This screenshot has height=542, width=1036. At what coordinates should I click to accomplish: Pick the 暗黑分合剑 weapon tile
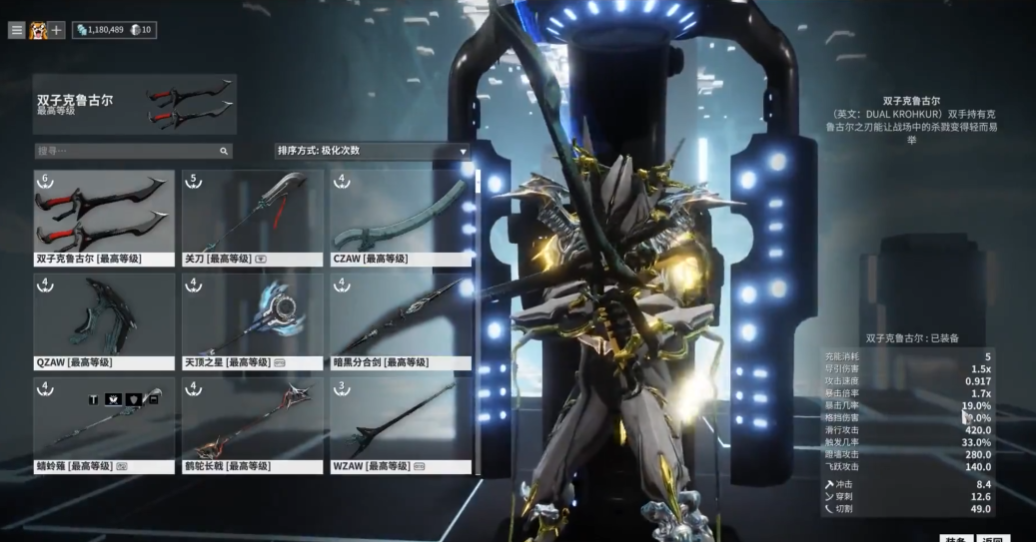point(400,321)
